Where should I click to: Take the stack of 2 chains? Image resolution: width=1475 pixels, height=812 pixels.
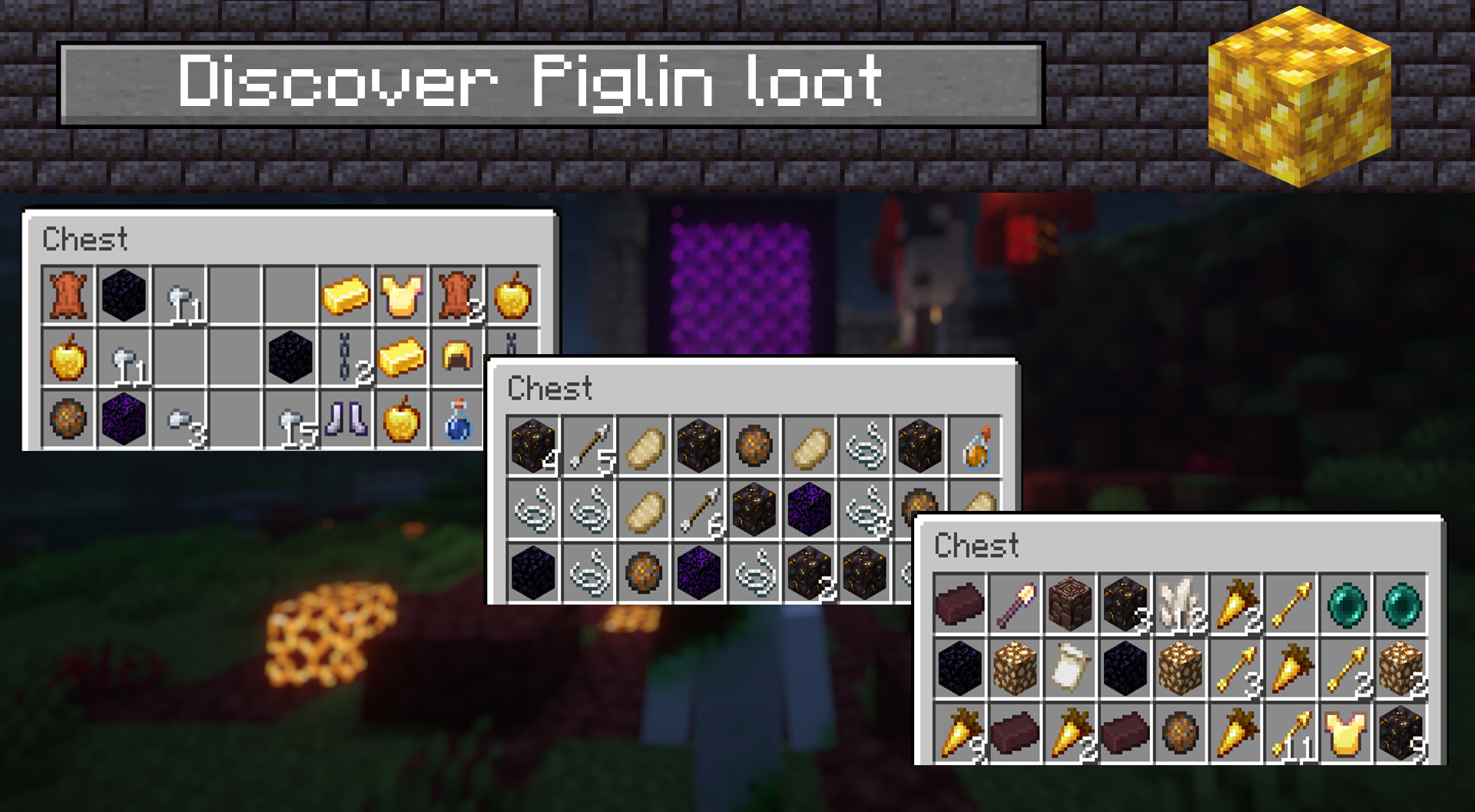click(346, 358)
